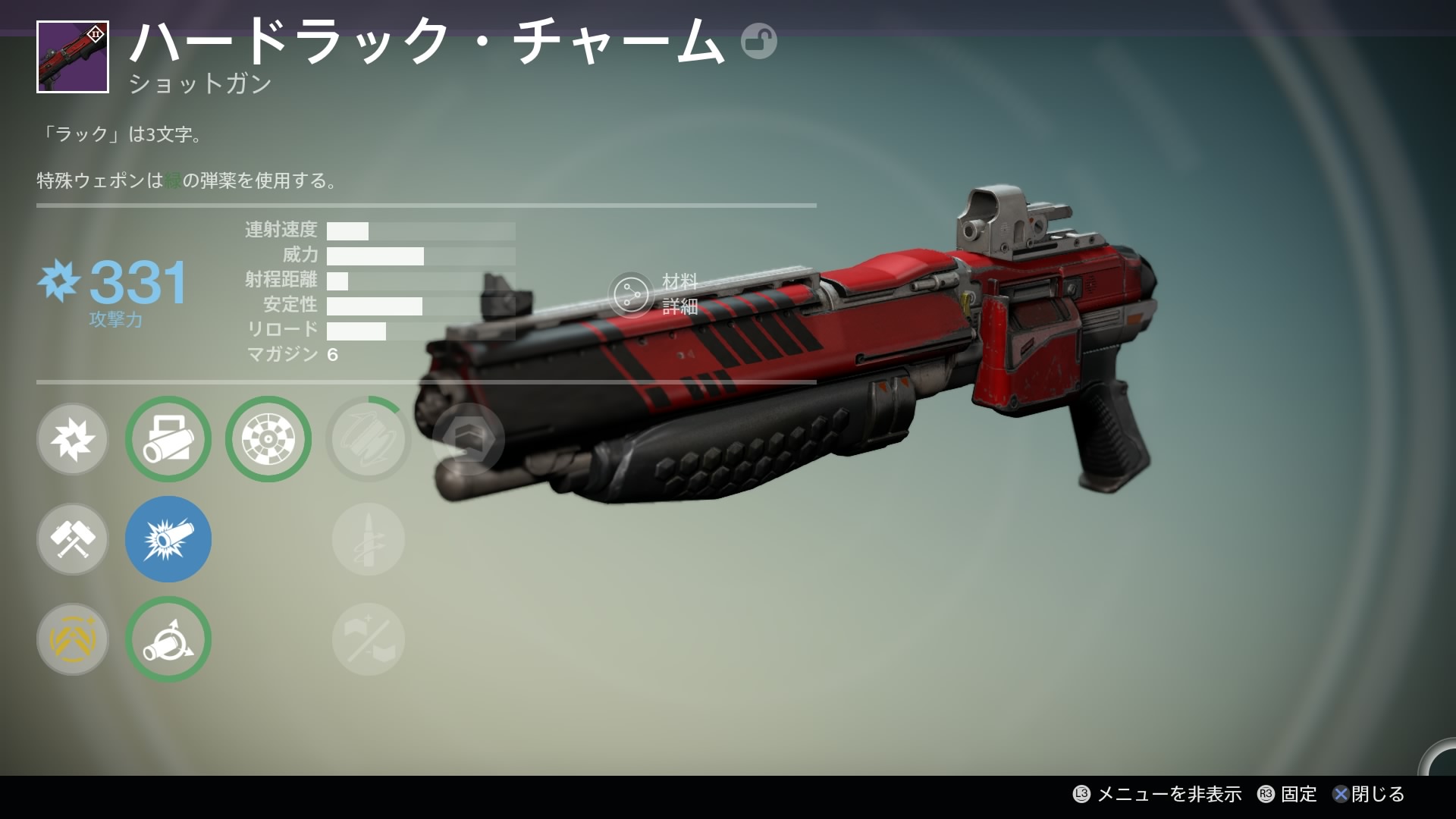Select the faded flags perk node

pyautogui.click(x=369, y=639)
